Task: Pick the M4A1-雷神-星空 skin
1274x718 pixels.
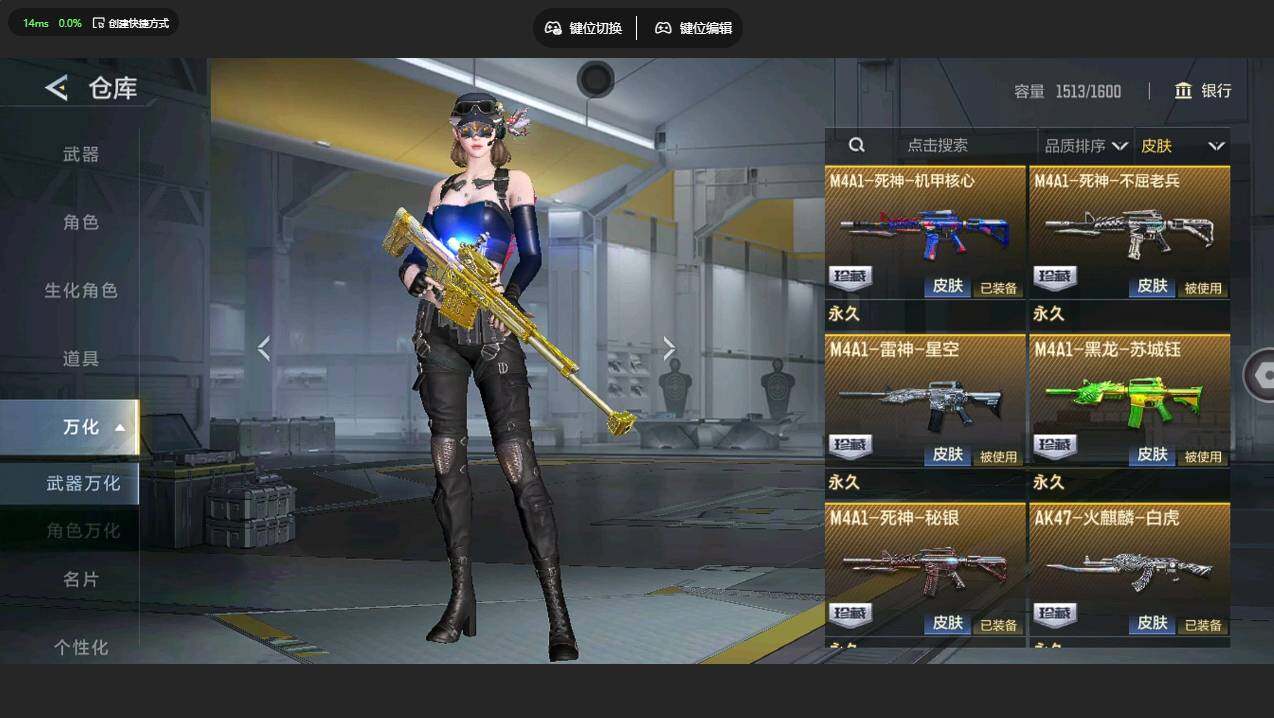Action: [x=925, y=400]
